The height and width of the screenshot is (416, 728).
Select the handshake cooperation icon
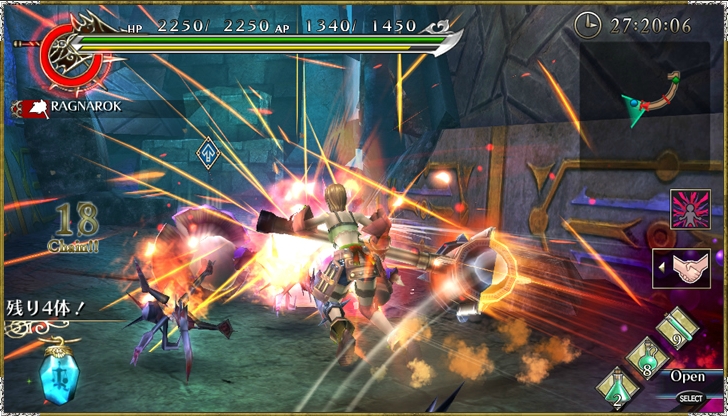point(688,268)
